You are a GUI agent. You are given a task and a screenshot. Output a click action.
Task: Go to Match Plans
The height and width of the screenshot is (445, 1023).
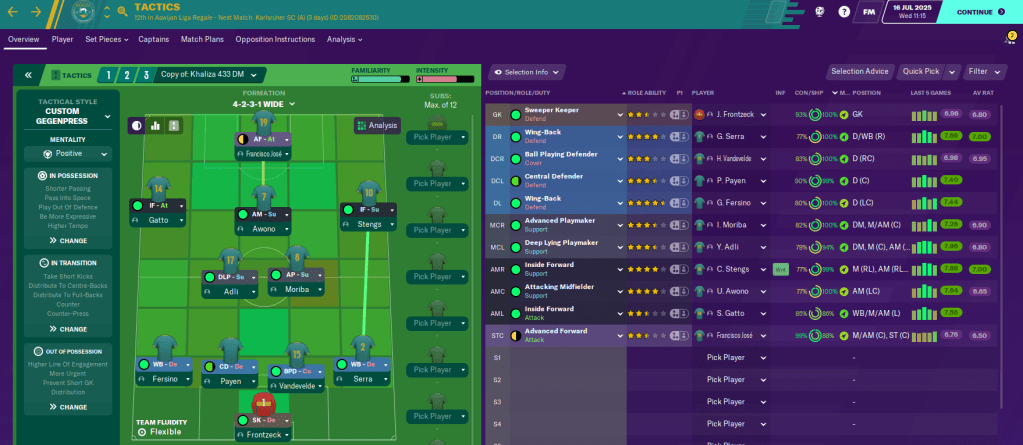click(x=201, y=39)
